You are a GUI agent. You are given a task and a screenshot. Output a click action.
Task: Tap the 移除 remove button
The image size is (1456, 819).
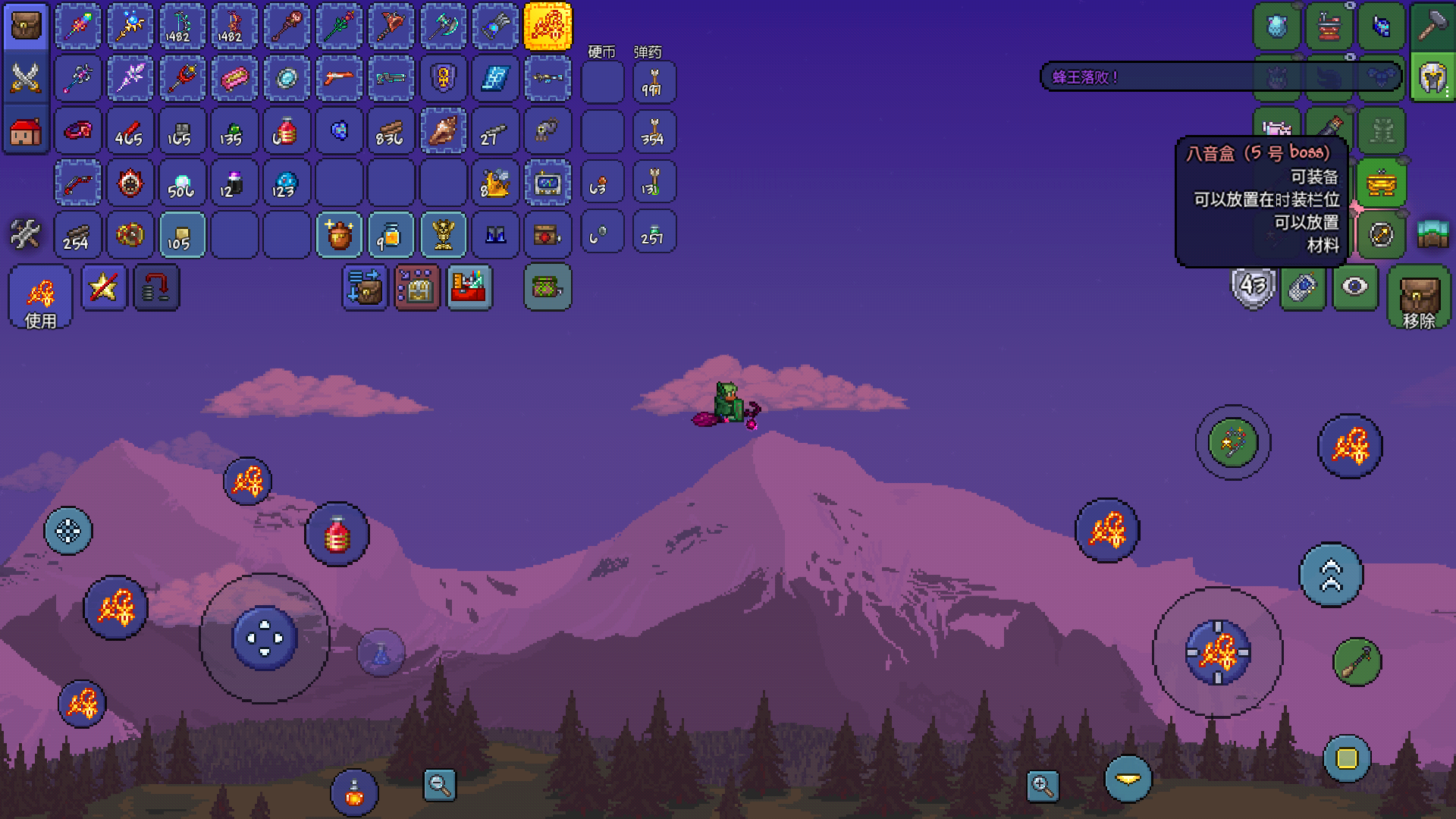(1419, 297)
